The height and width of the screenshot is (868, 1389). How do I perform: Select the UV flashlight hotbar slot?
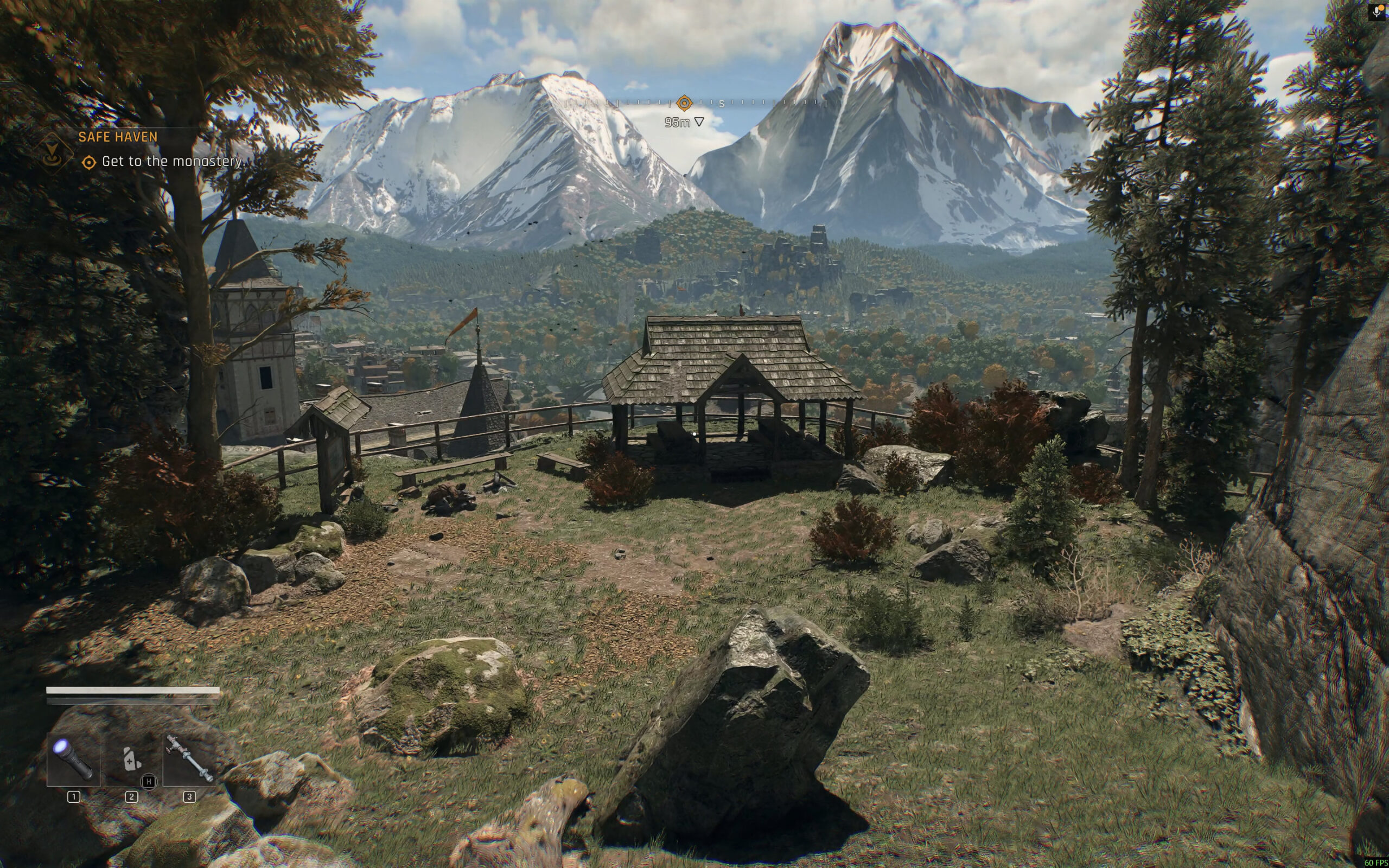[73, 759]
